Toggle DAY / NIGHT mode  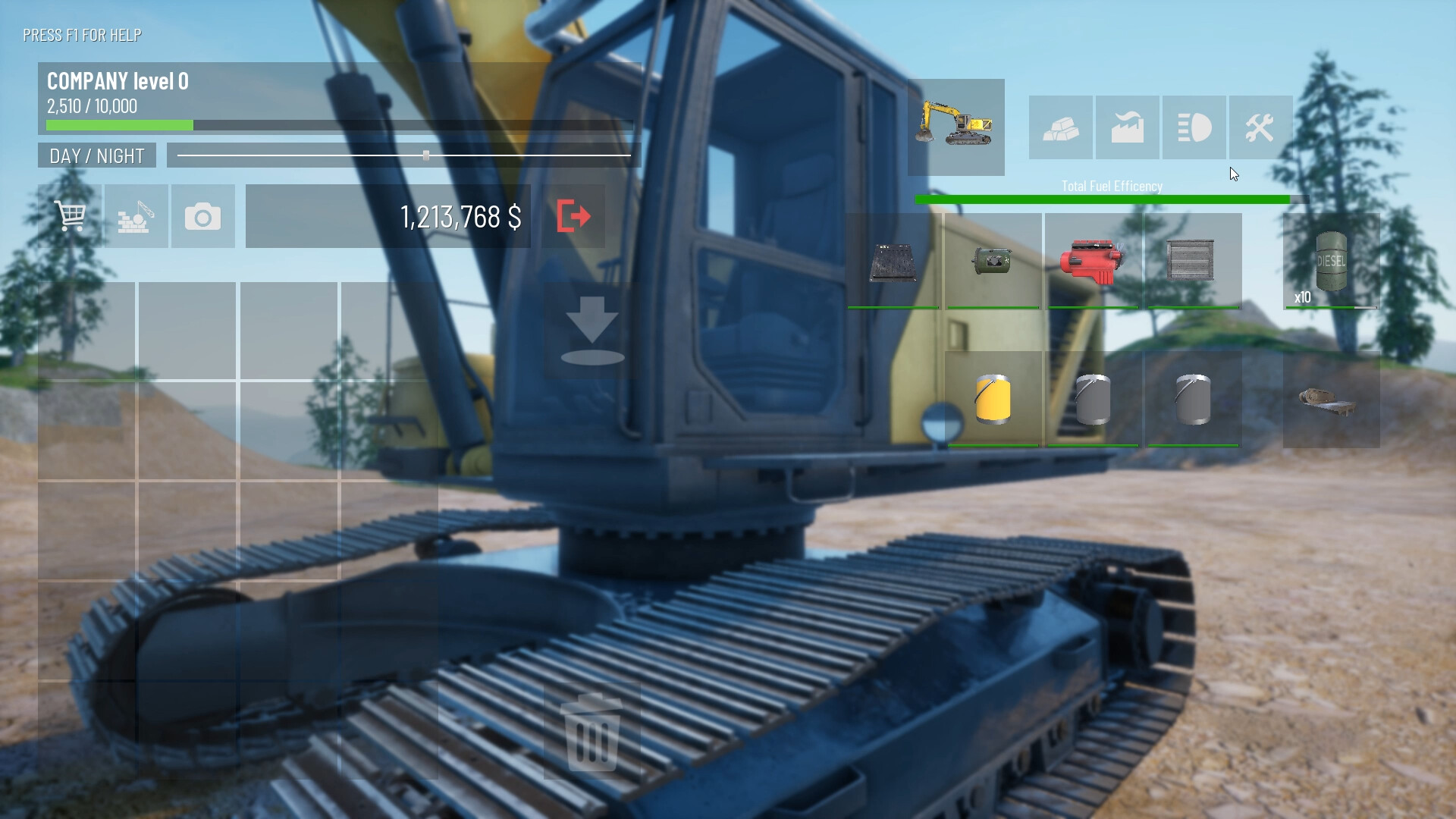(96, 155)
